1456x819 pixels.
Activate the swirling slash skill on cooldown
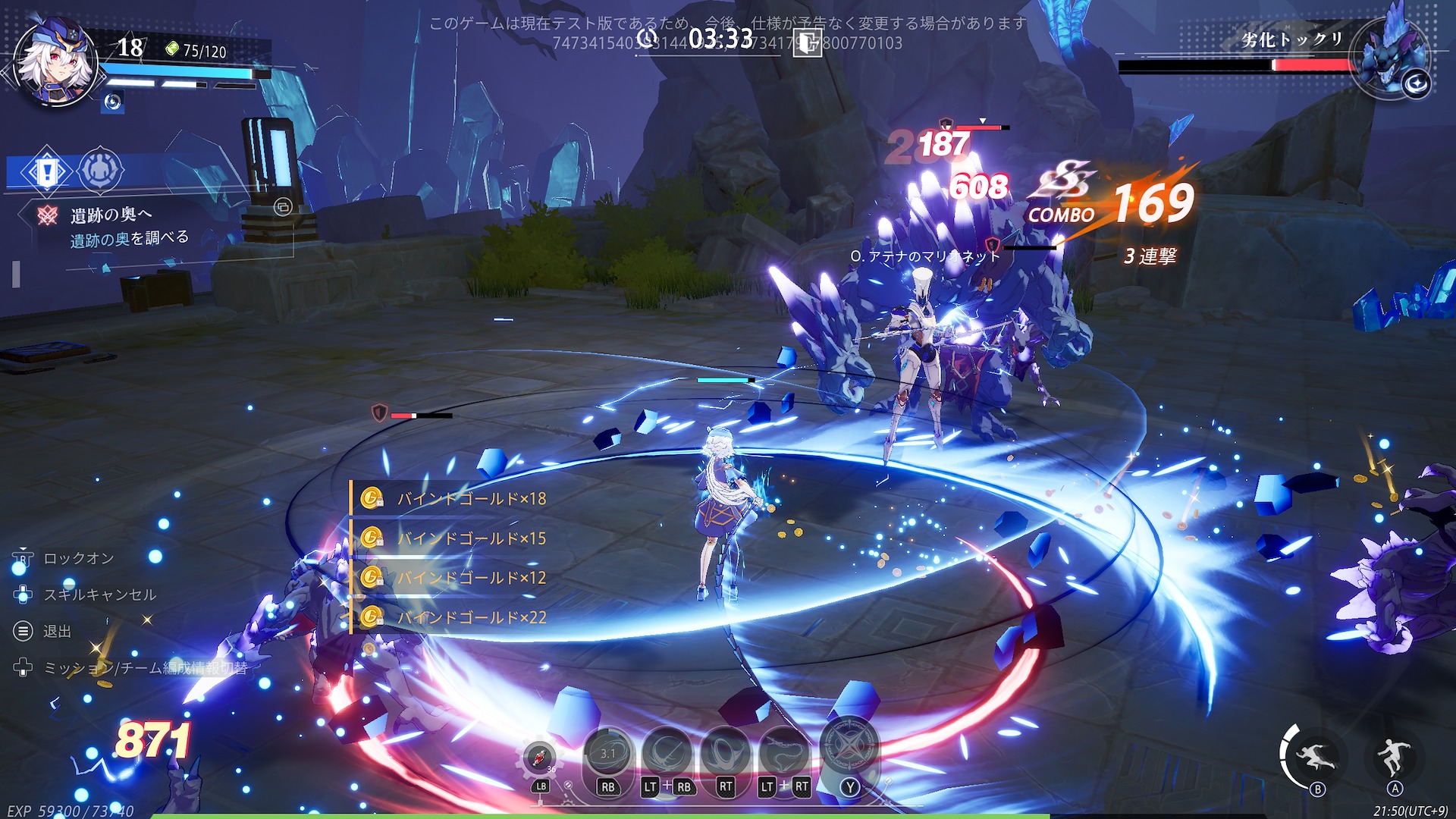(x=608, y=753)
